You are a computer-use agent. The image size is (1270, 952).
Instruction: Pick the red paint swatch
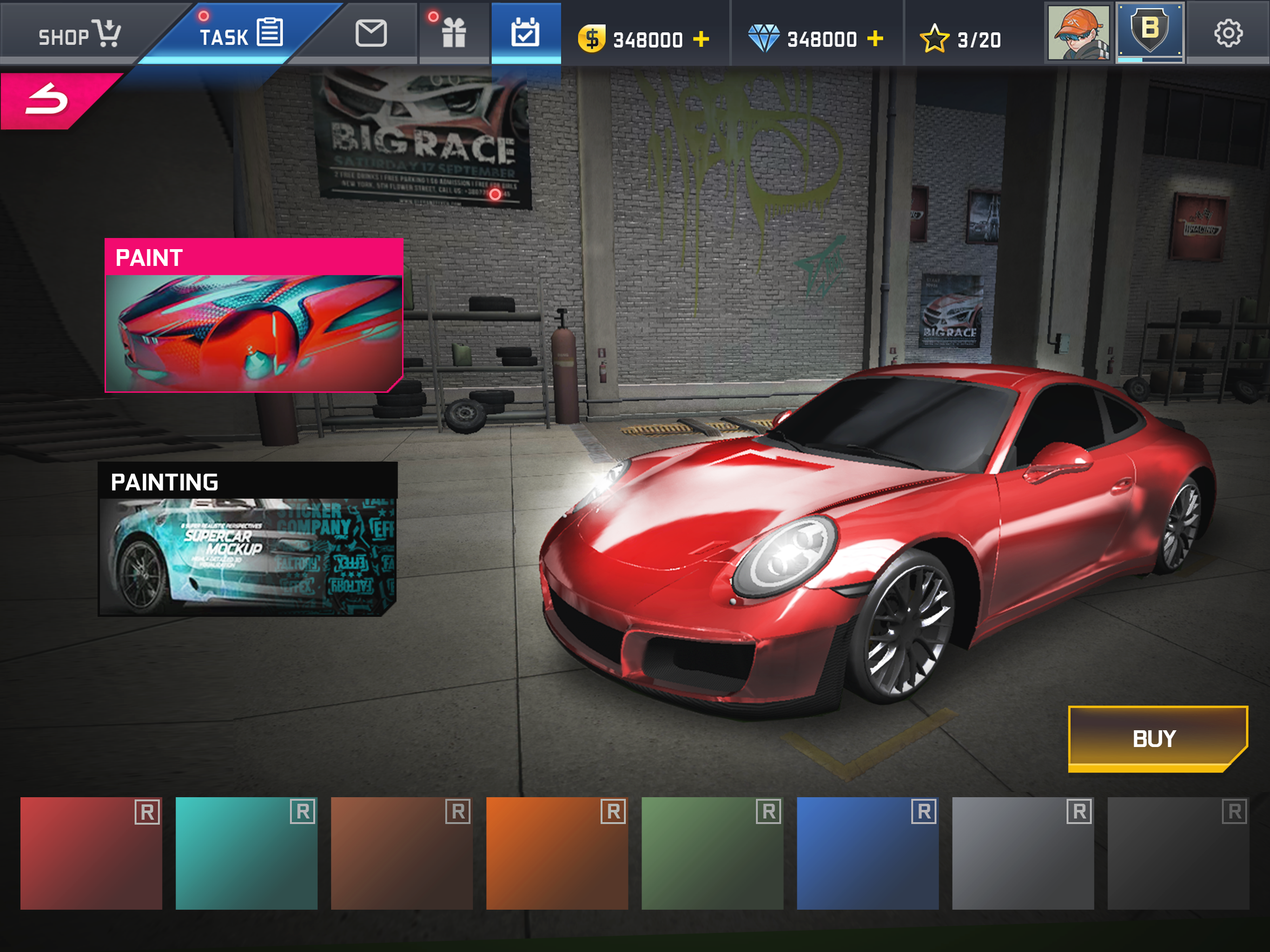pyautogui.click(x=91, y=853)
